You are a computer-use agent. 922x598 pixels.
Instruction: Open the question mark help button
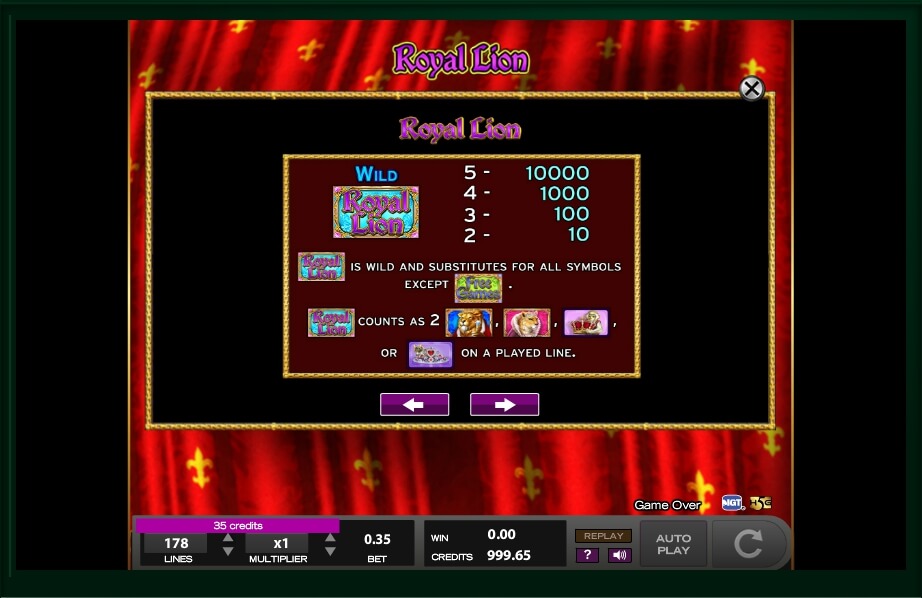point(587,555)
